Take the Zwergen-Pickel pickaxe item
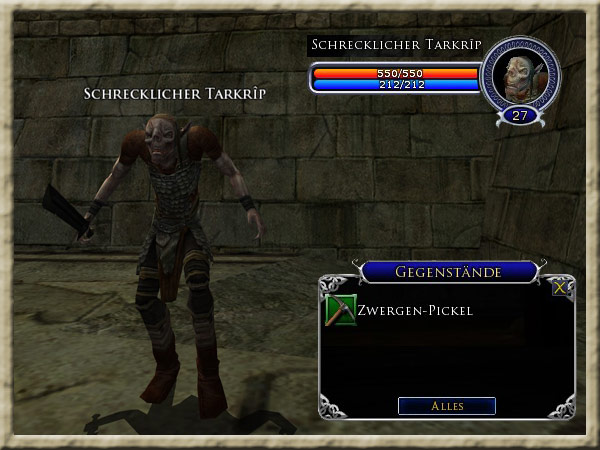The height and width of the screenshot is (450, 600). coord(341,311)
